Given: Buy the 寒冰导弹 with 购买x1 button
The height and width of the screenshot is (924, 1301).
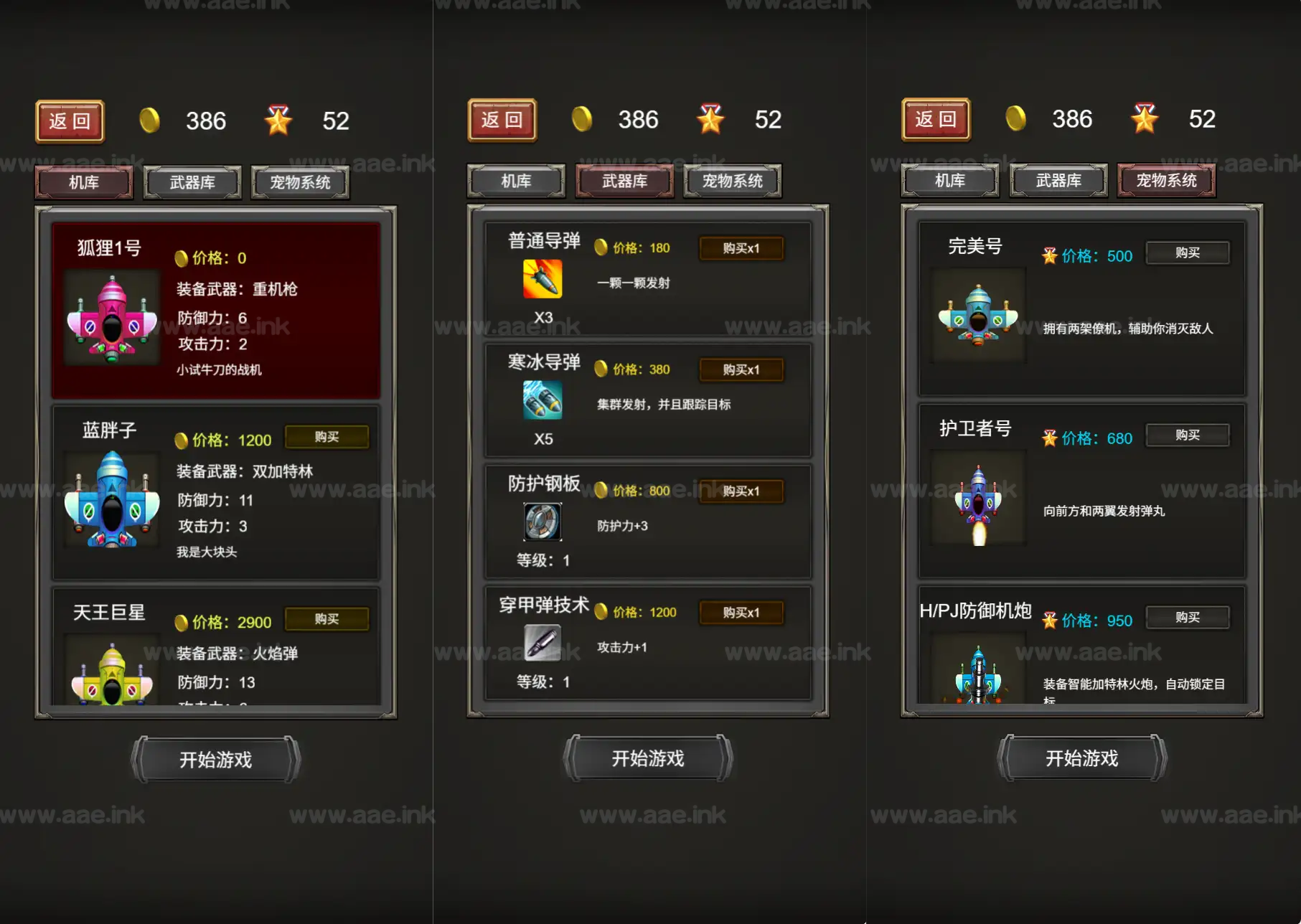Looking at the screenshot, I should coord(742,369).
